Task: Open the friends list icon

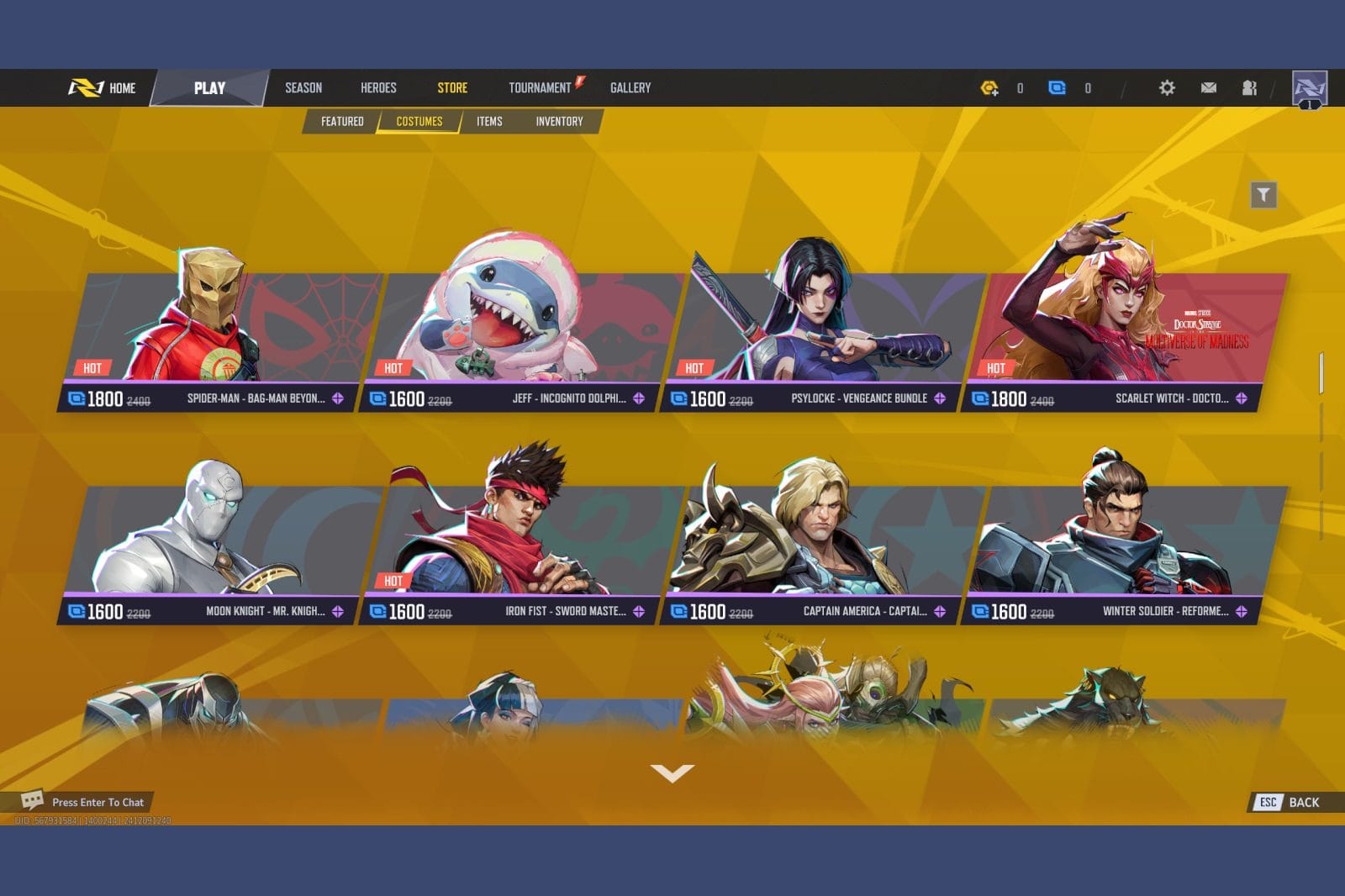Action: tap(1249, 87)
